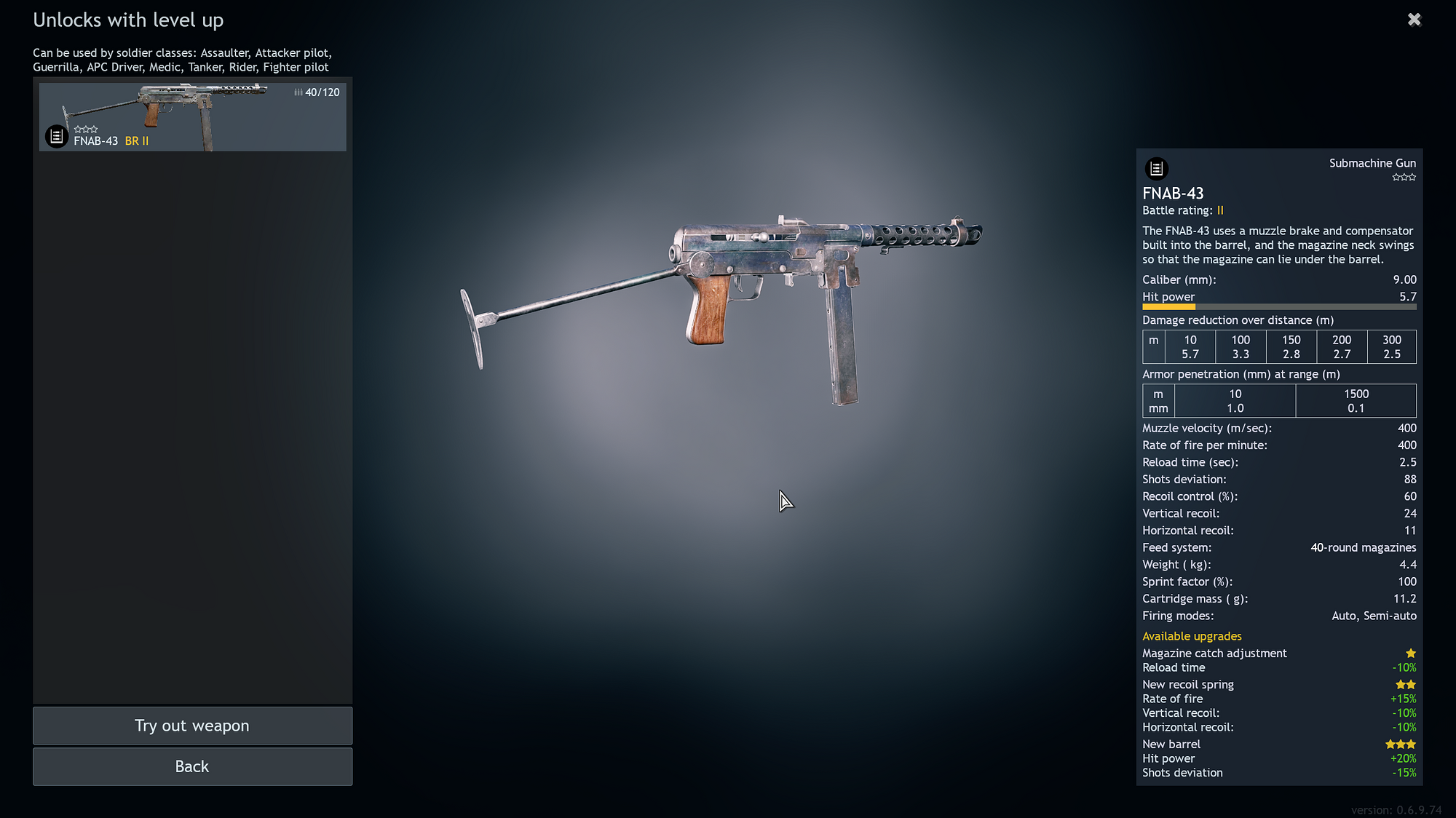This screenshot has height=818, width=1456.
Task: Toggle the New barrel upgrade entry
Action: [x=1171, y=744]
